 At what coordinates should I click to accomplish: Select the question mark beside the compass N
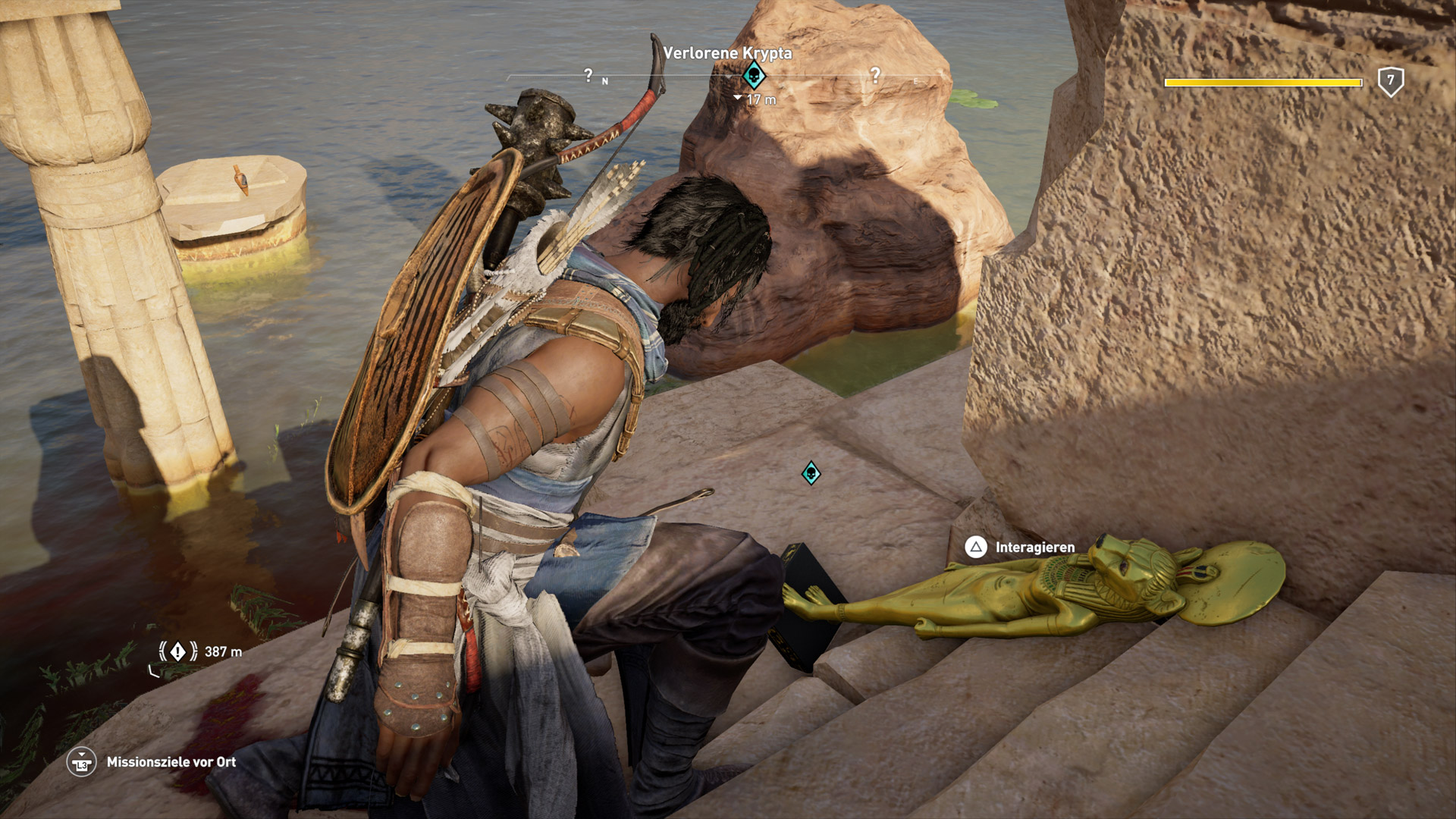point(588,75)
